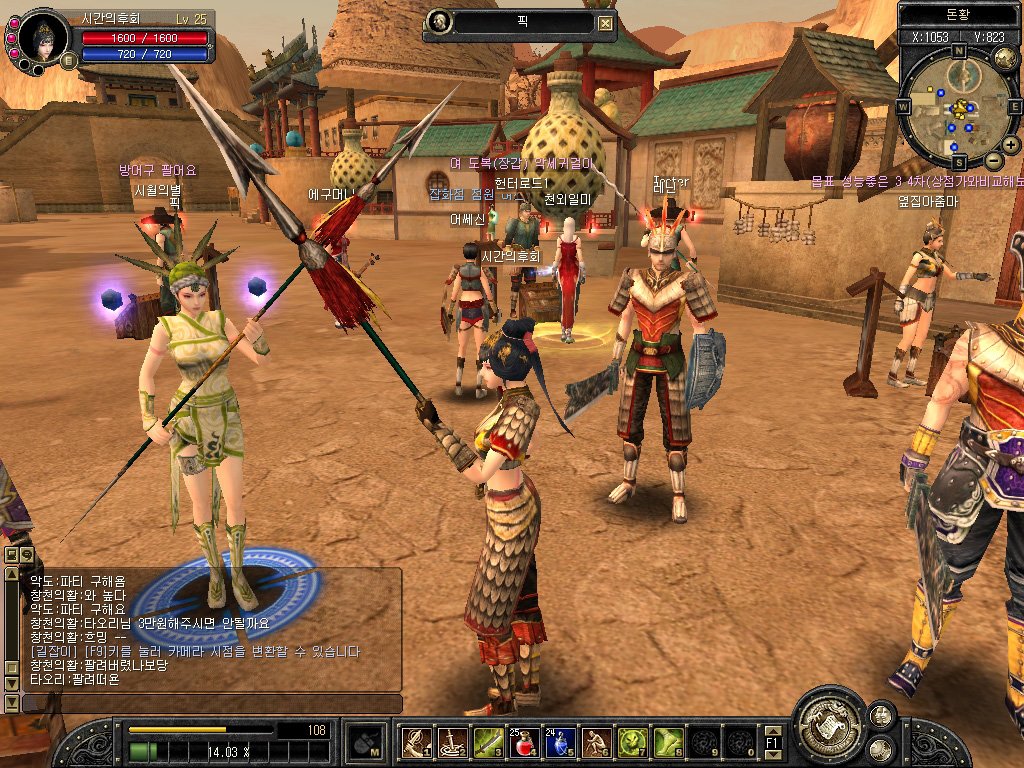Activate the green blade skill in slot 3
This screenshot has height=768, width=1024.
(x=488, y=741)
